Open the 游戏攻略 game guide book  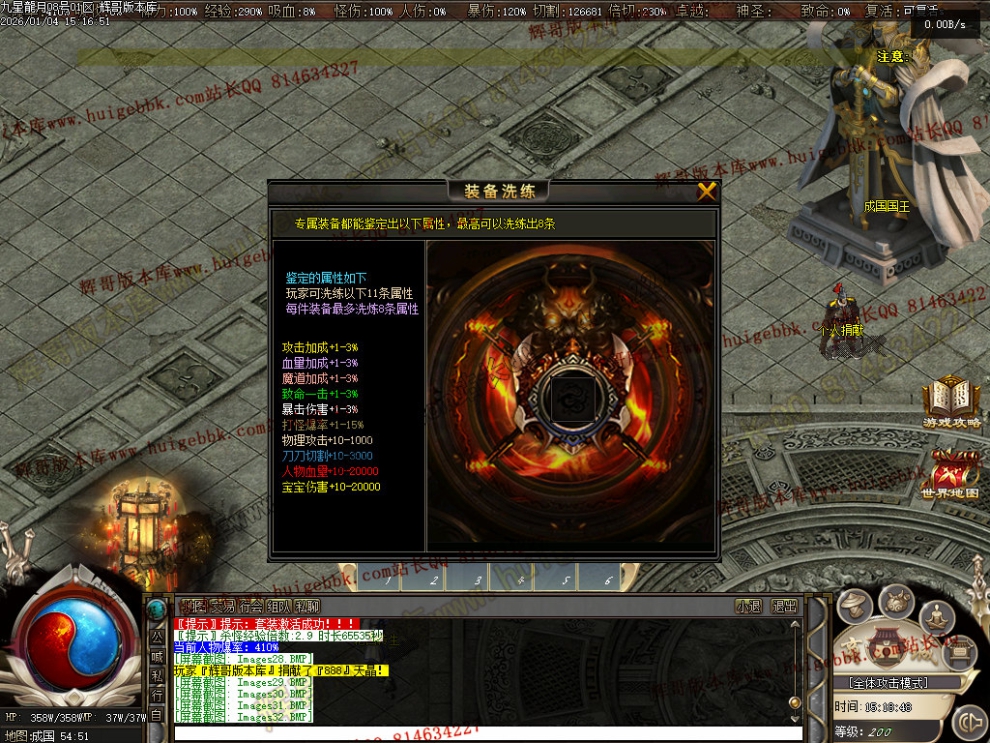point(949,404)
